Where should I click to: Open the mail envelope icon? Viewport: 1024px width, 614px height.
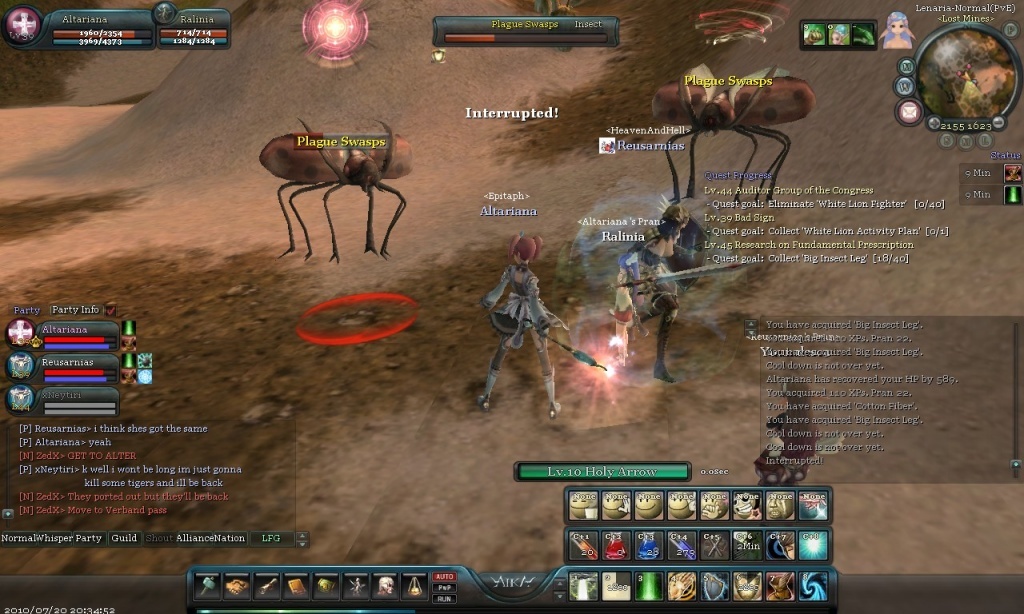(x=909, y=111)
